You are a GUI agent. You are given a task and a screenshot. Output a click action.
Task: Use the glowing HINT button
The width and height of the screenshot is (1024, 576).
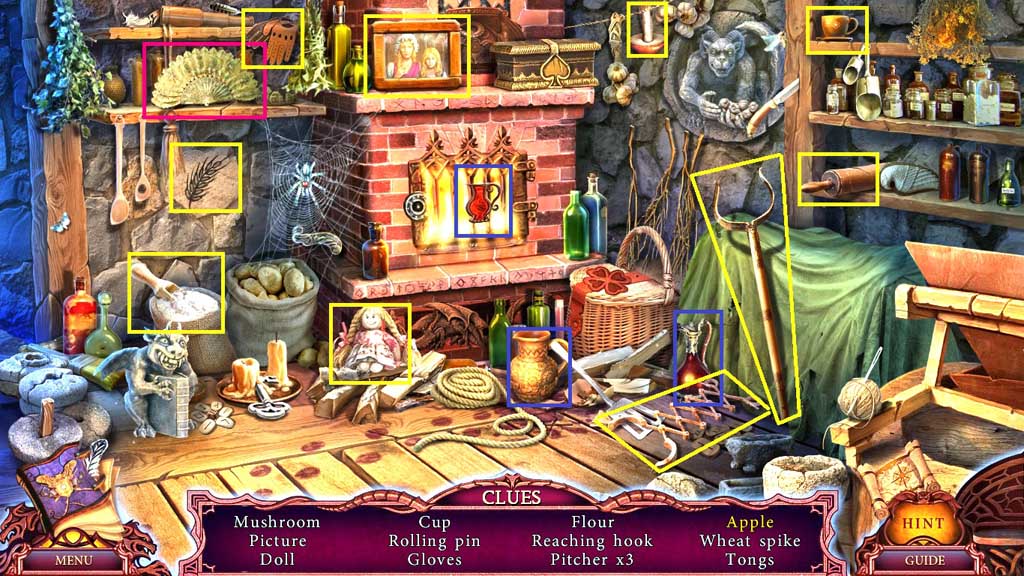coord(921,523)
